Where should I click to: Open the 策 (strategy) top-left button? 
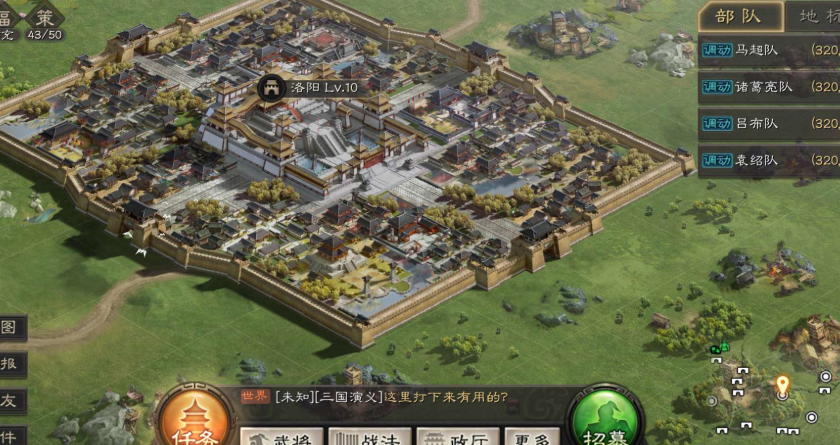pyautogui.click(x=44, y=16)
